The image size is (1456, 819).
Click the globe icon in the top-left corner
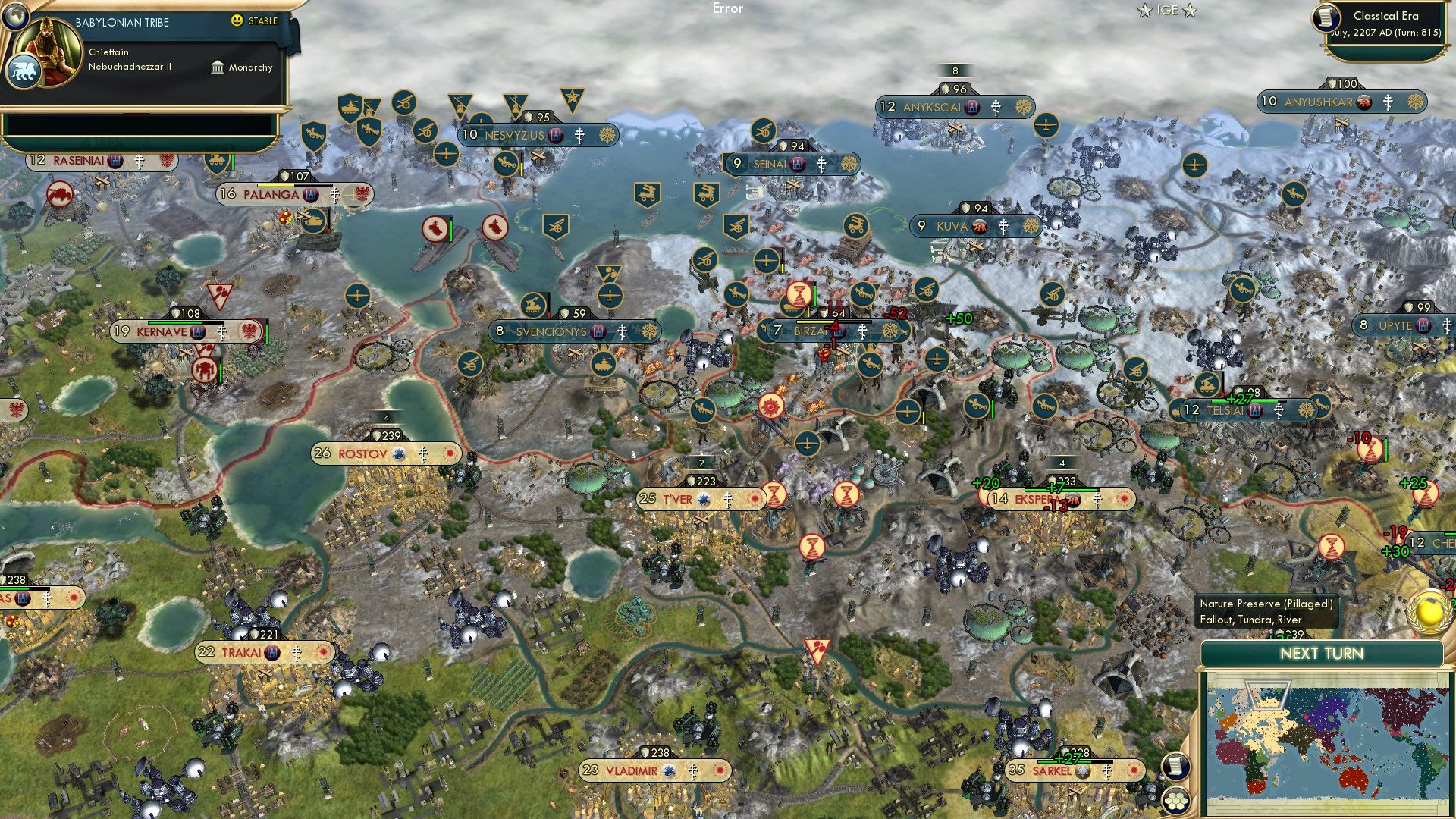(x=17, y=17)
